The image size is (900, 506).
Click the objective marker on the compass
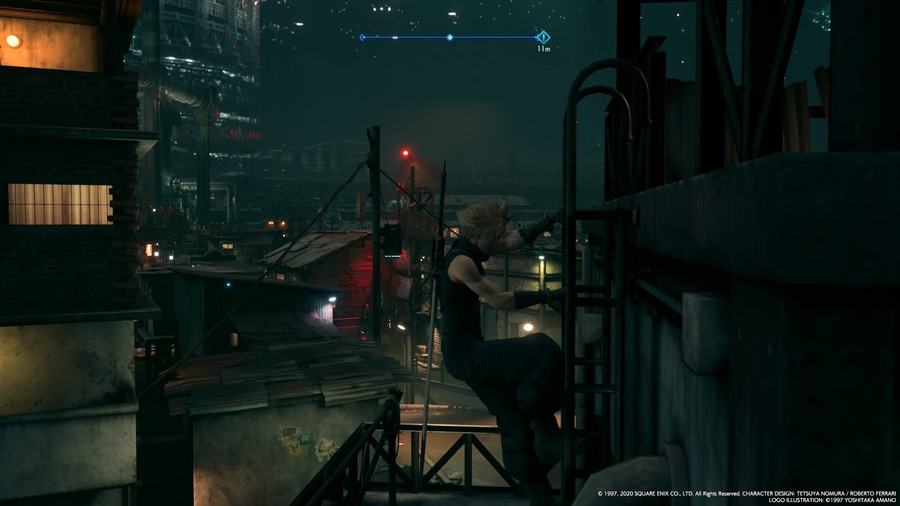pyautogui.click(x=543, y=37)
